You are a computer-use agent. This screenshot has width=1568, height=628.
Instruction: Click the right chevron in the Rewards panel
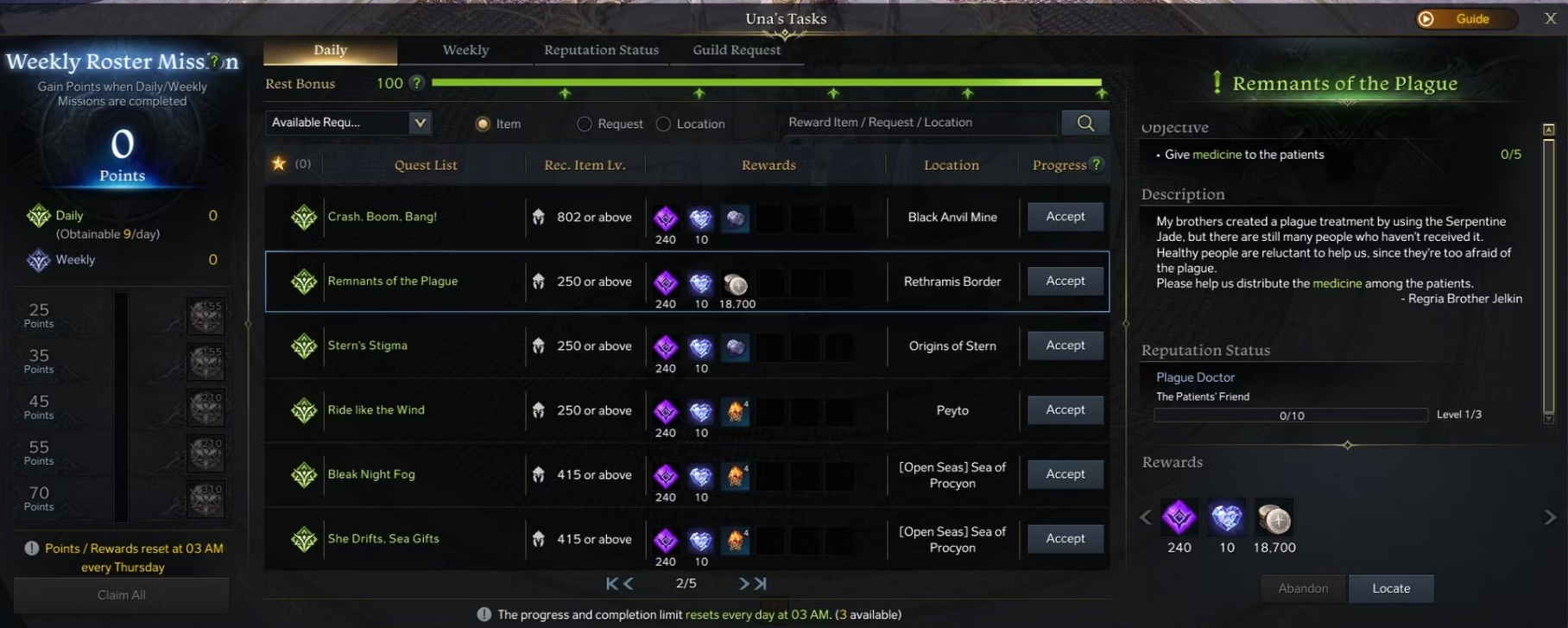(x=1549, y=517)
